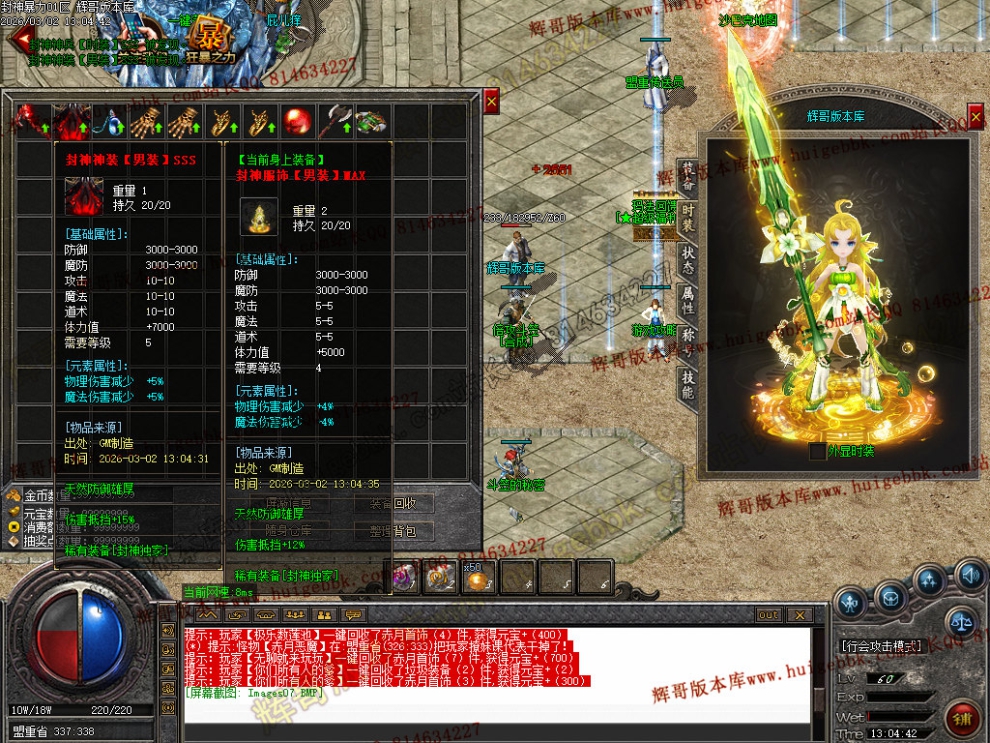
Task: Choose the green armor chest item
Action: 371,122
